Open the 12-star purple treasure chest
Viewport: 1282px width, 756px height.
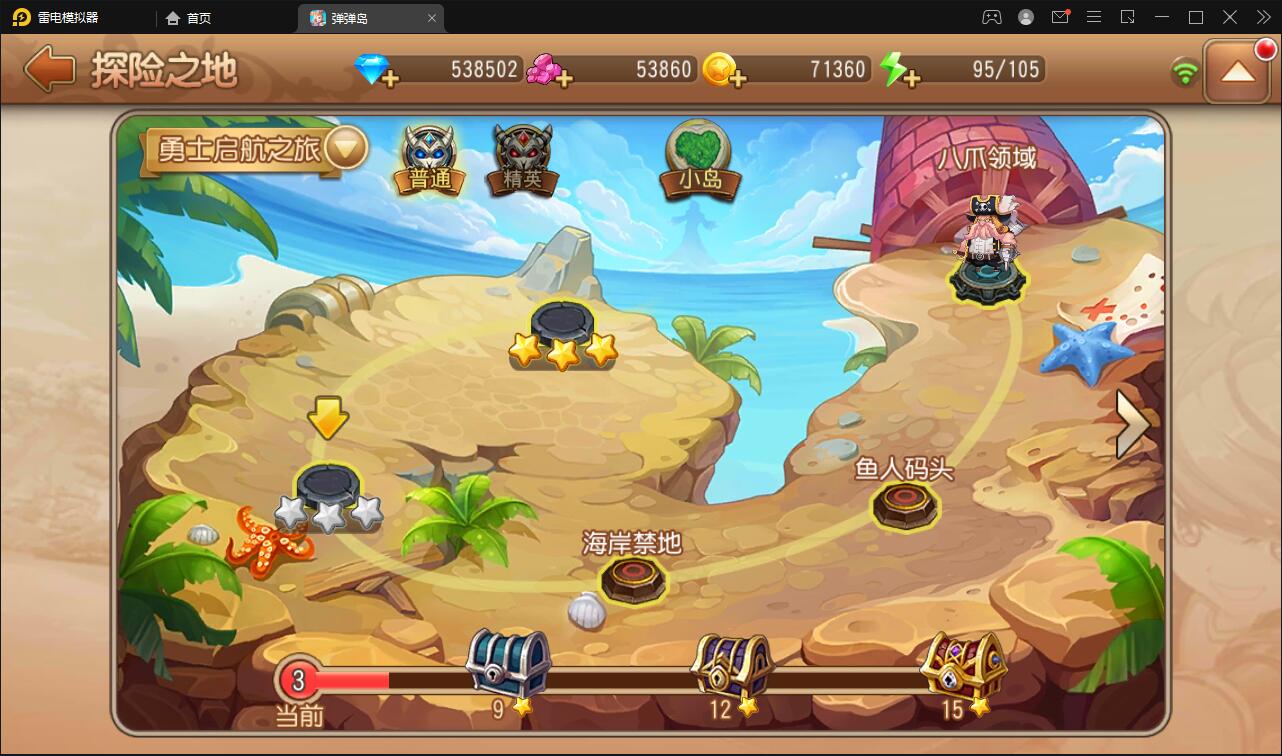point(733,666)
